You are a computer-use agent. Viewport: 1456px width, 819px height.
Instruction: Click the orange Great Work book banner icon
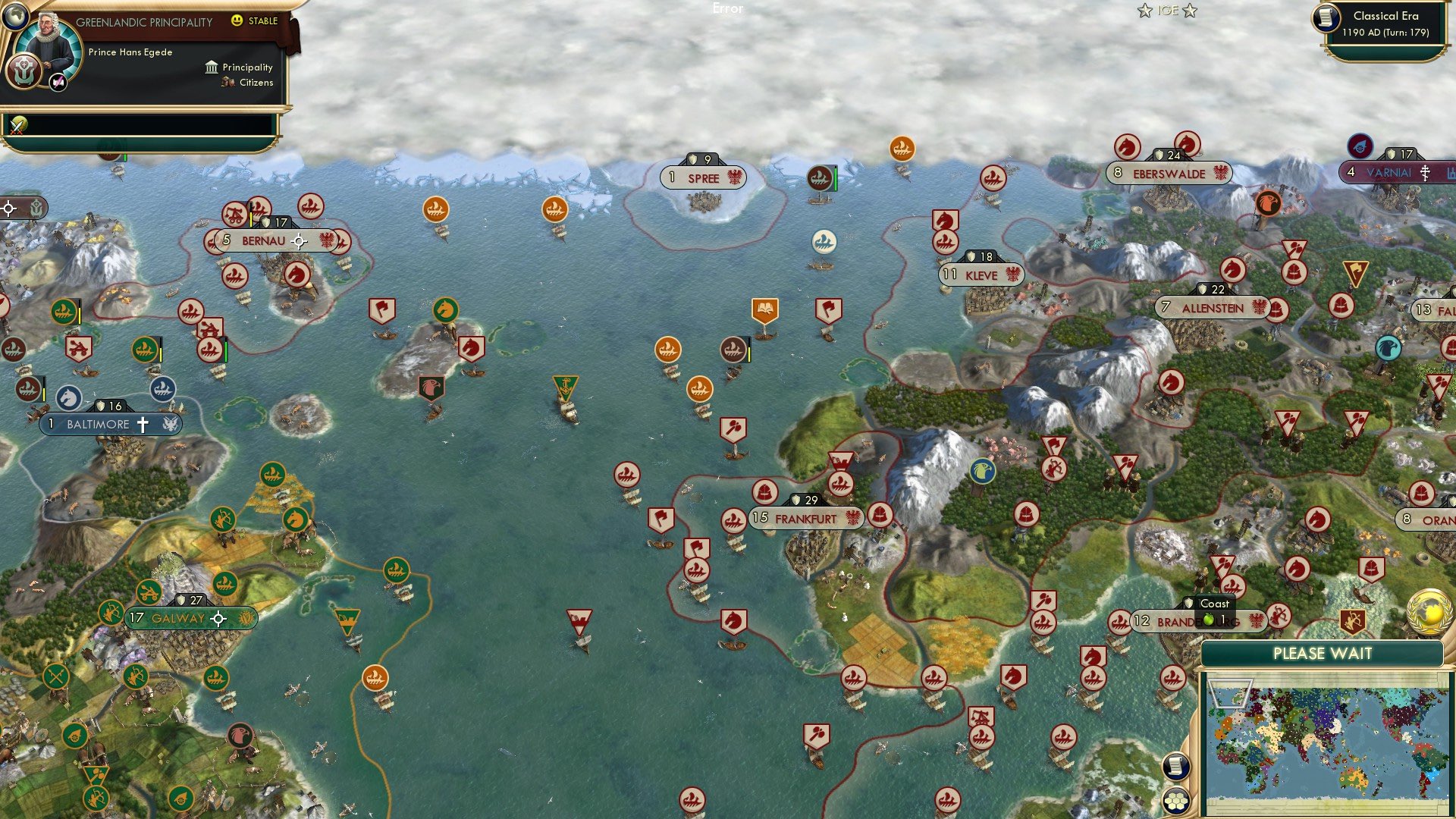click(765, 308)
